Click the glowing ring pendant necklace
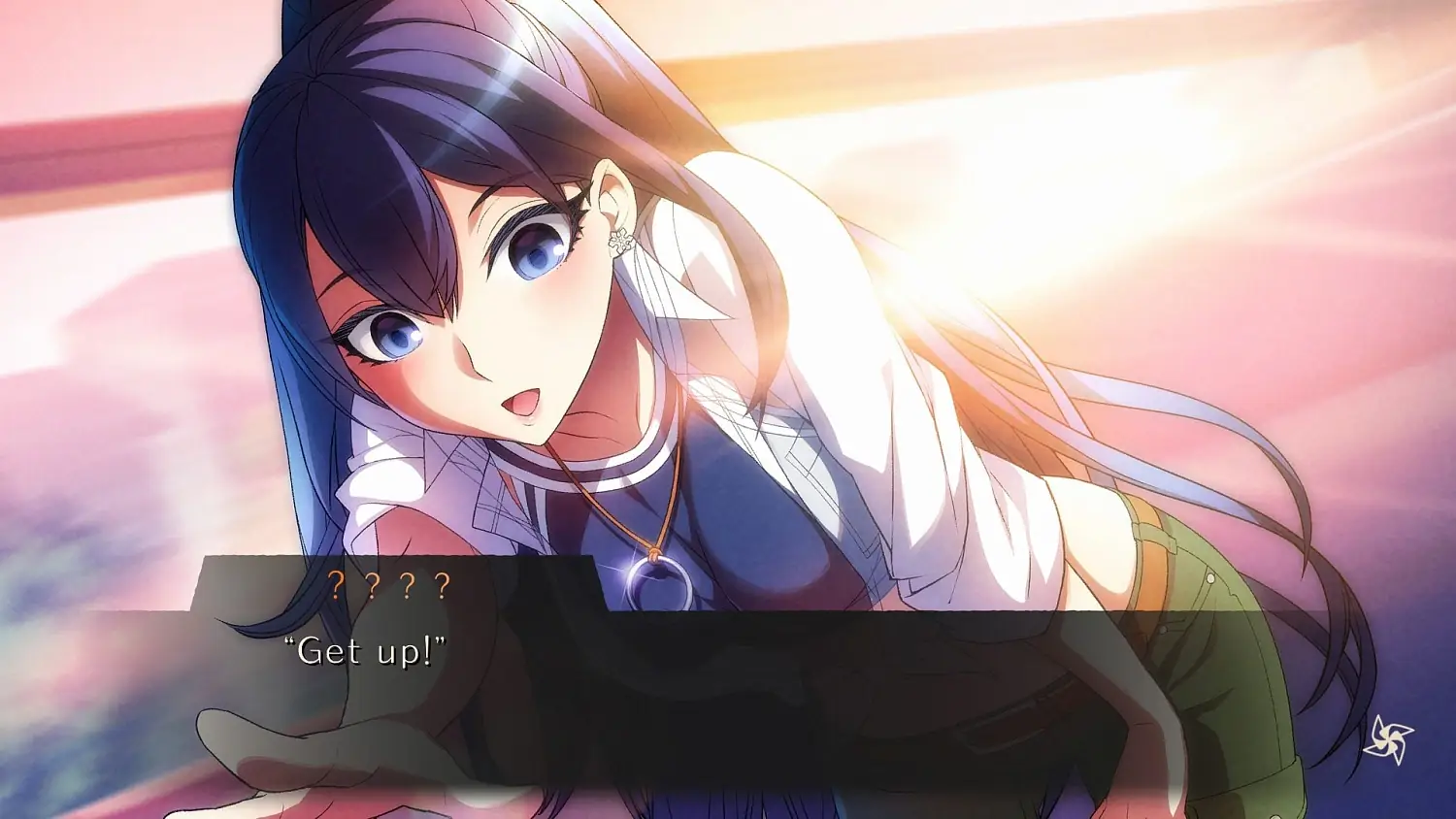This screenshot has height=819, width=1456. (657, 577)
